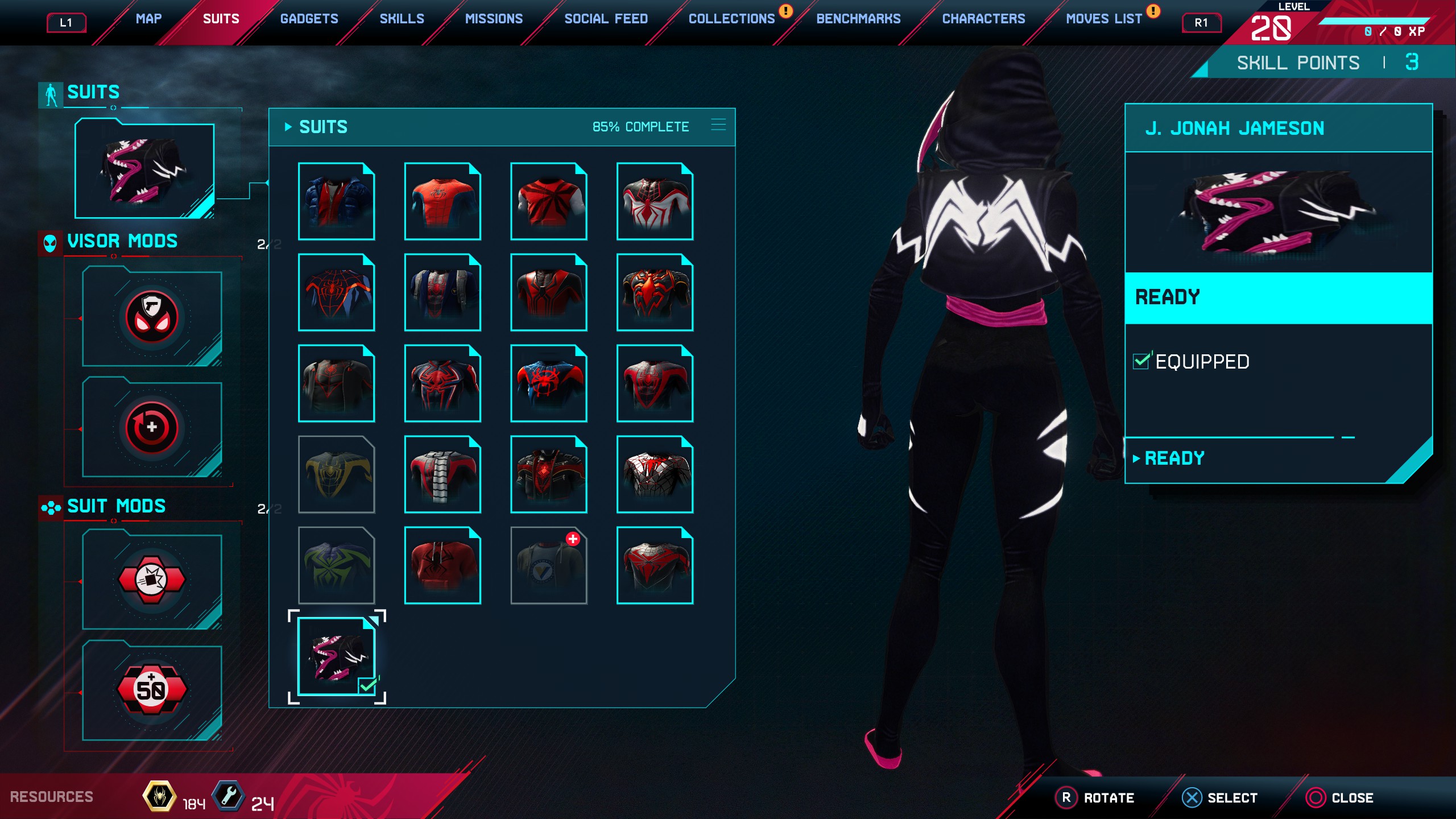This screenshot has width=1456, height=819.
Task: Pick the suit with the white spine
Action: (442, 474)
